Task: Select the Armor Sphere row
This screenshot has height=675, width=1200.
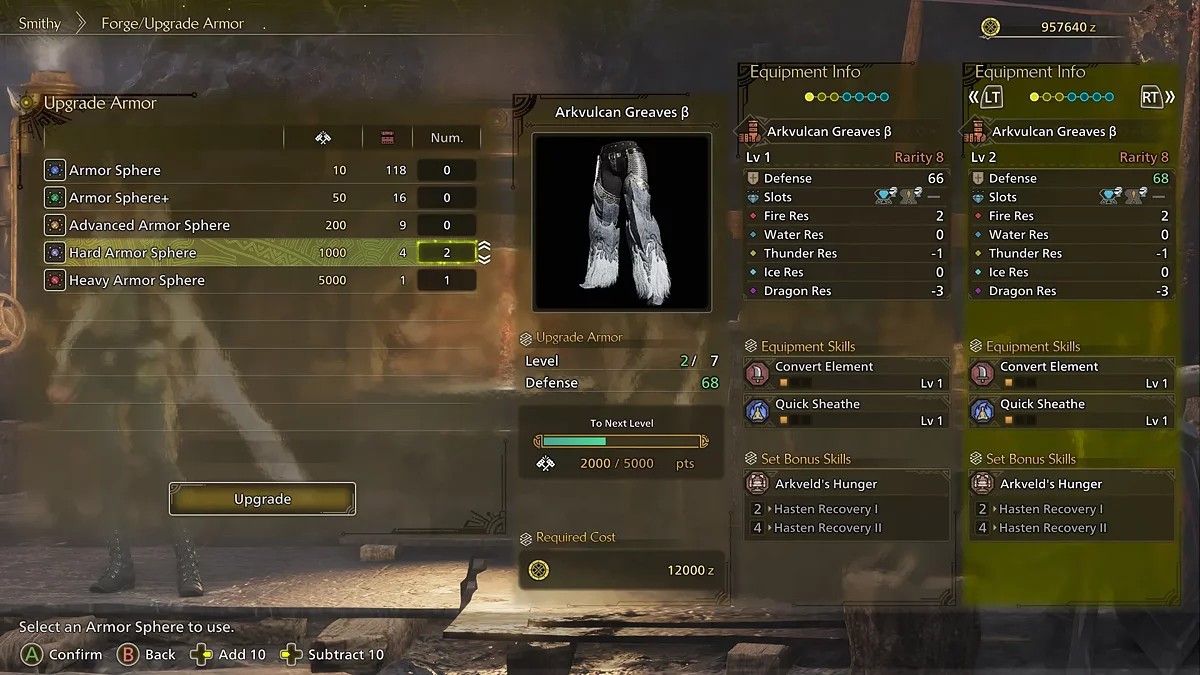Action: [260, 170]
